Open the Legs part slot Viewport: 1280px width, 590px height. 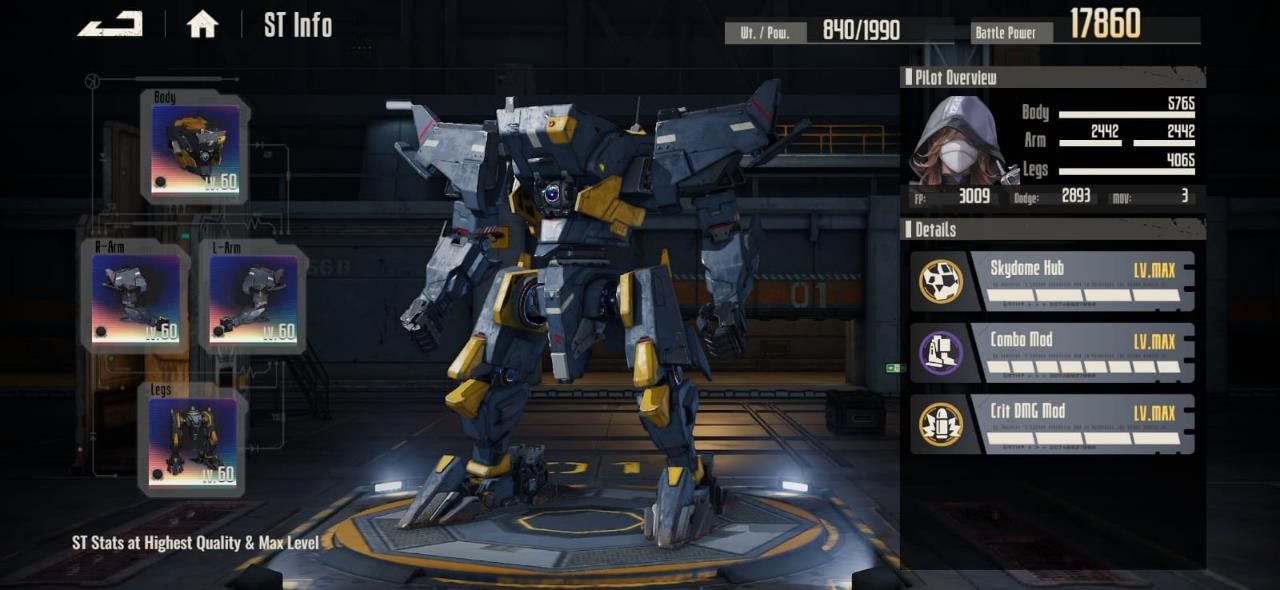click(193, 441)
